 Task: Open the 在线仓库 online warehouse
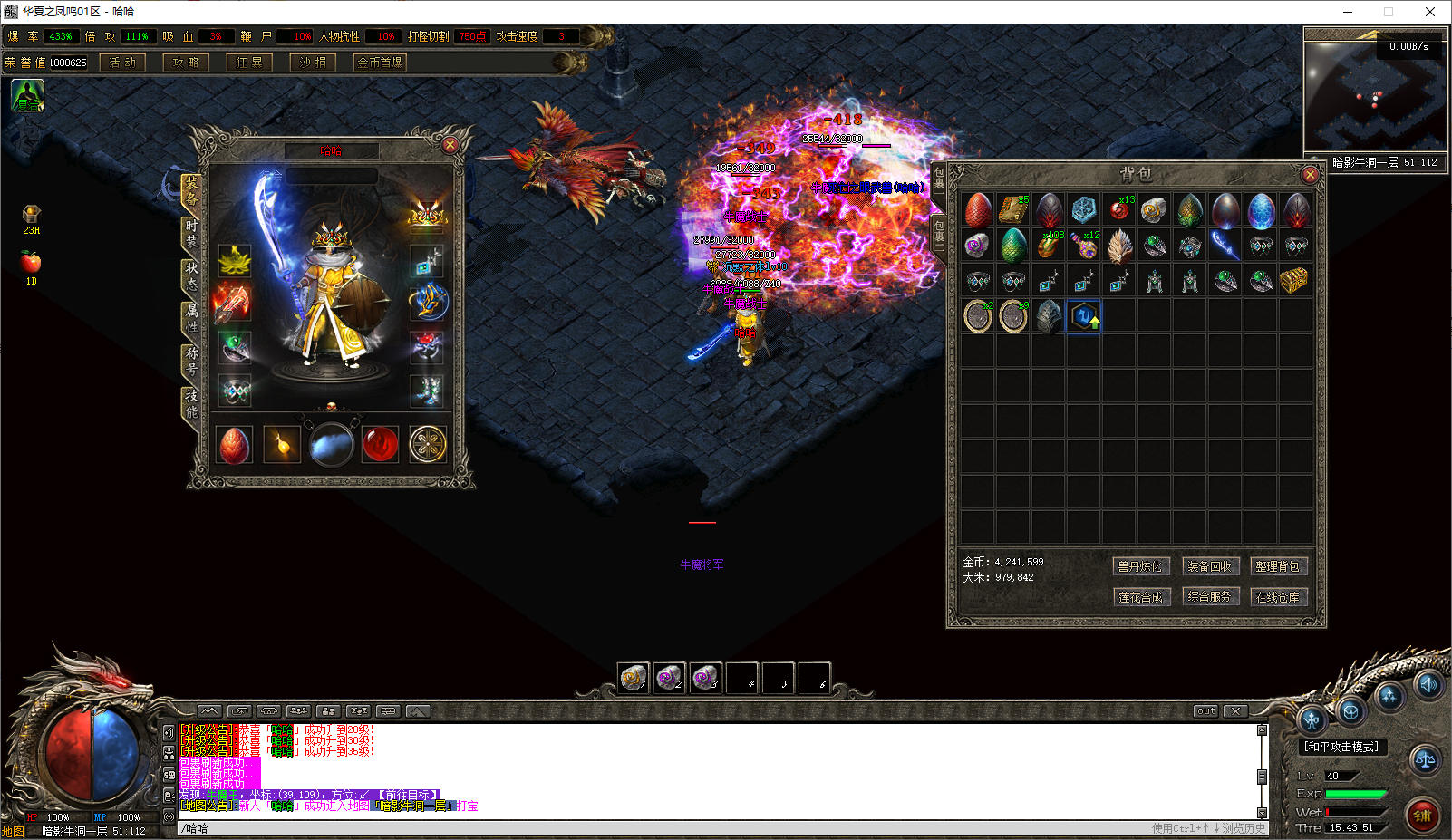(x=1277, y=597)
